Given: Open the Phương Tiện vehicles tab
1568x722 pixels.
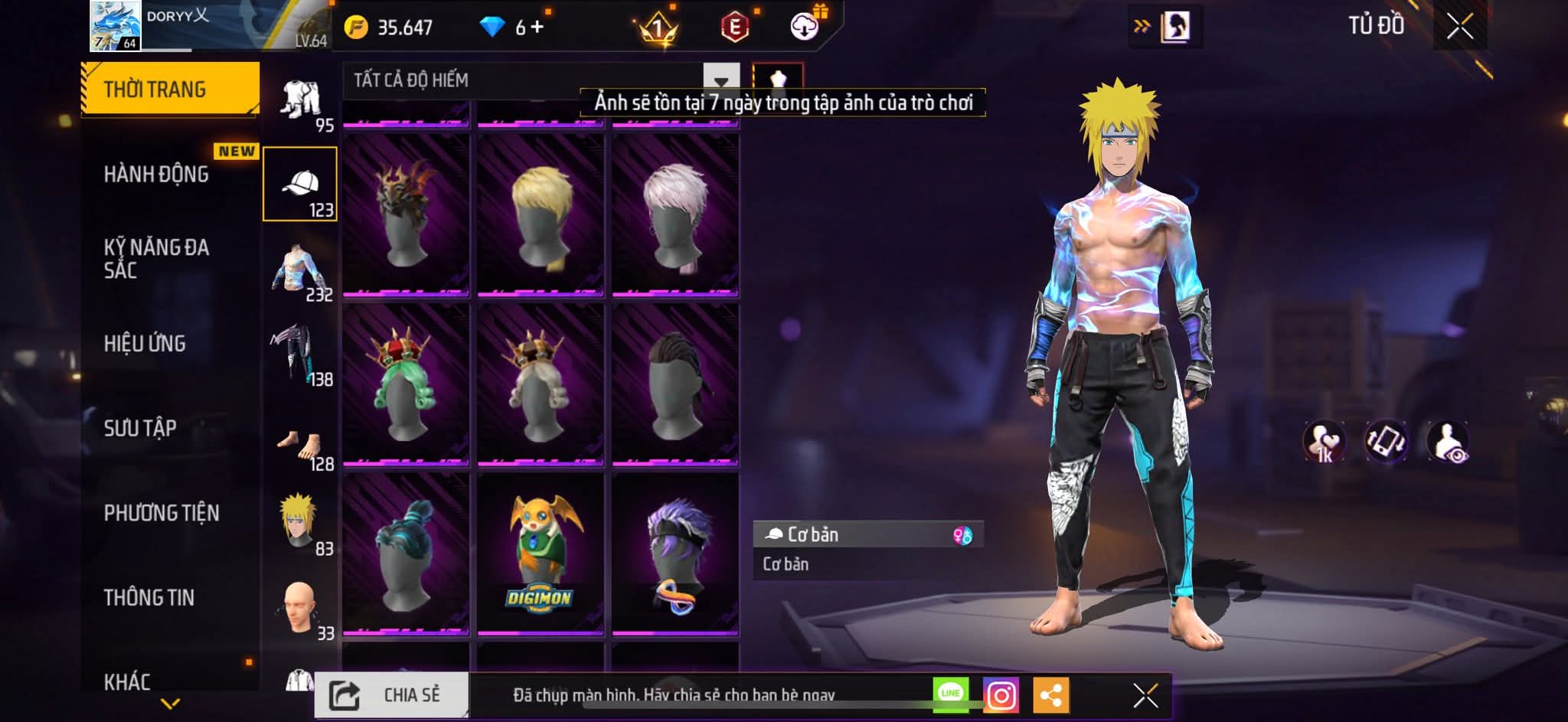Looking at the screenshot, I should 162,513.
